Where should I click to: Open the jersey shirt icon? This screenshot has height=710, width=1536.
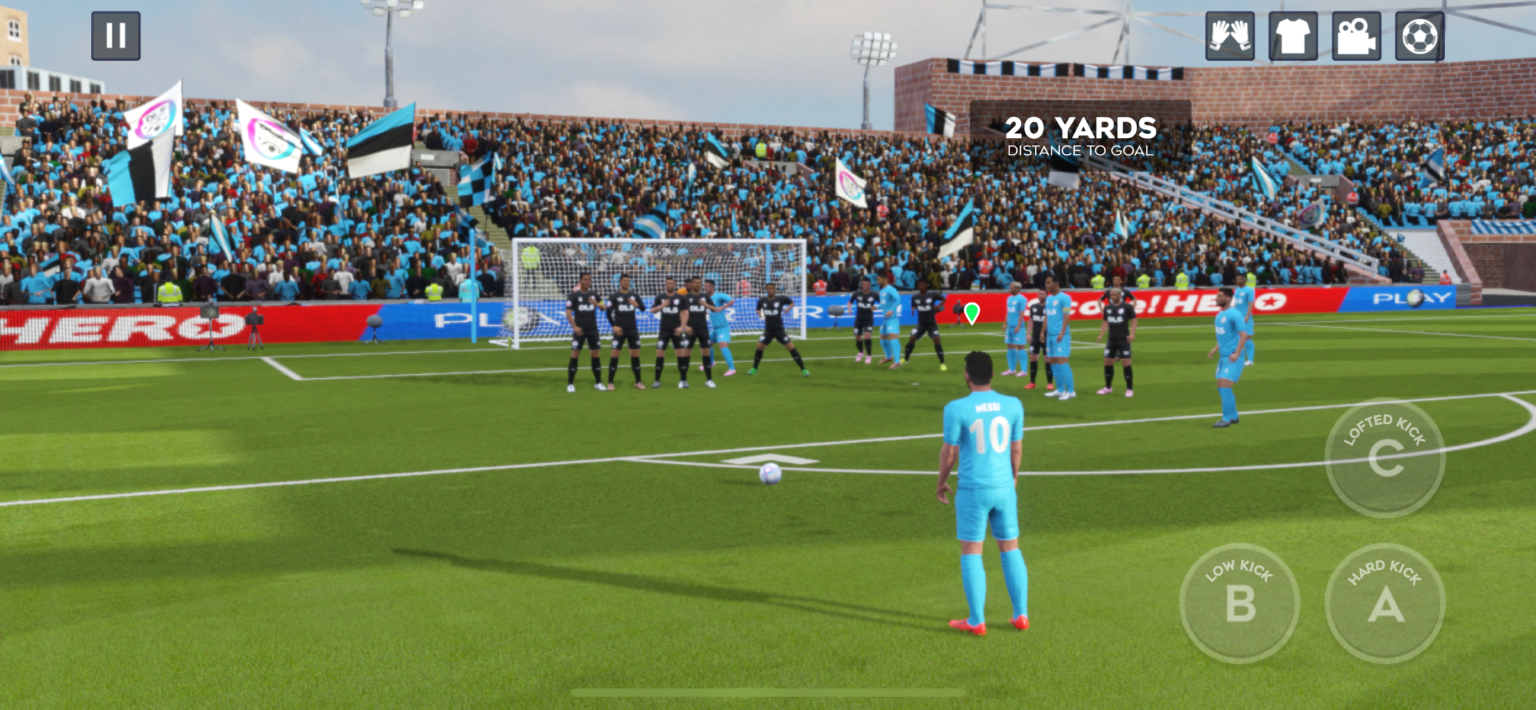click(x=1293, y=36)
